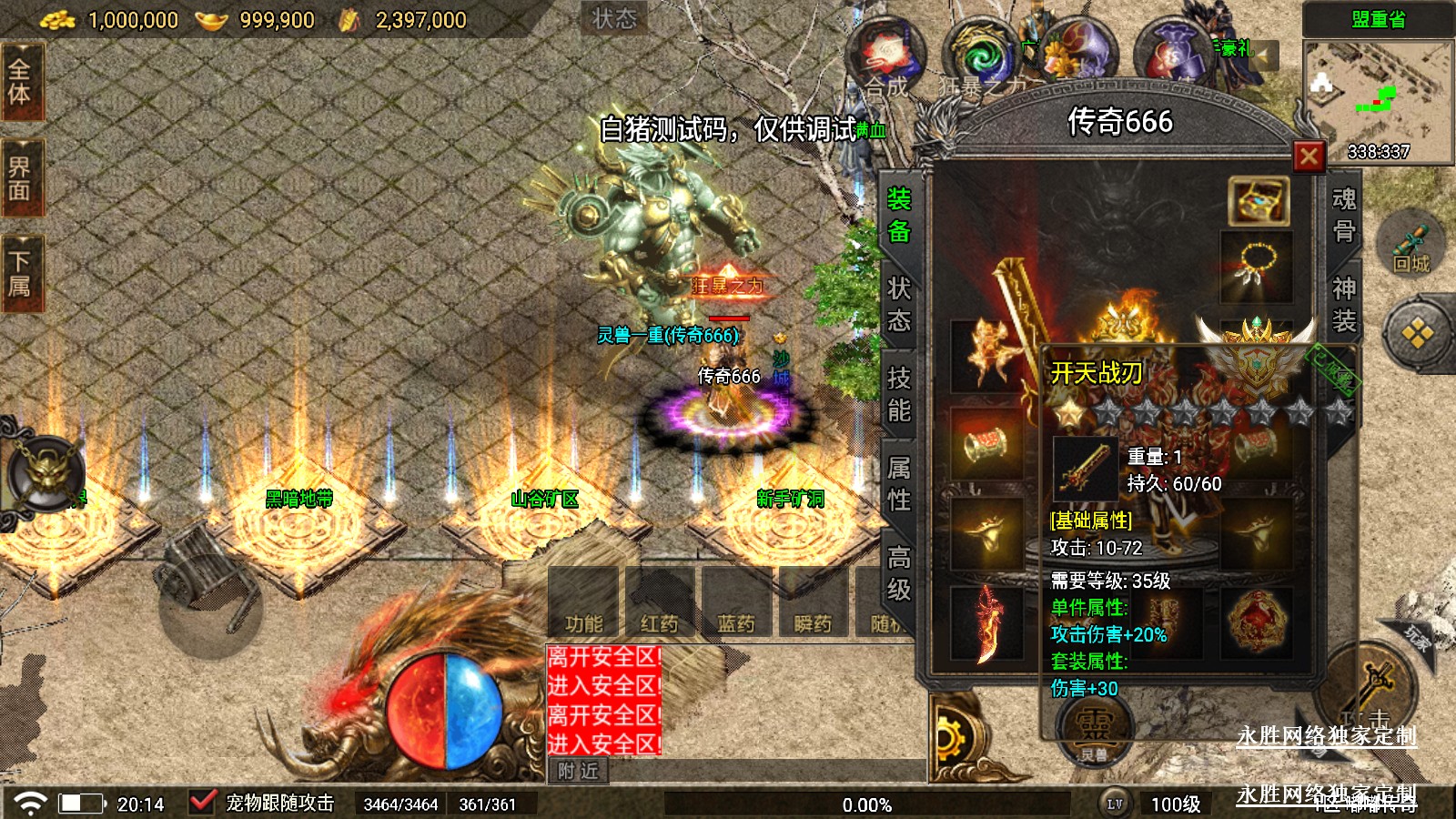The height and width of the screenshot is (819, 1456).
Task: Toggle the 宠物跟随攻击 checkbox
Action: click(202, 803)
